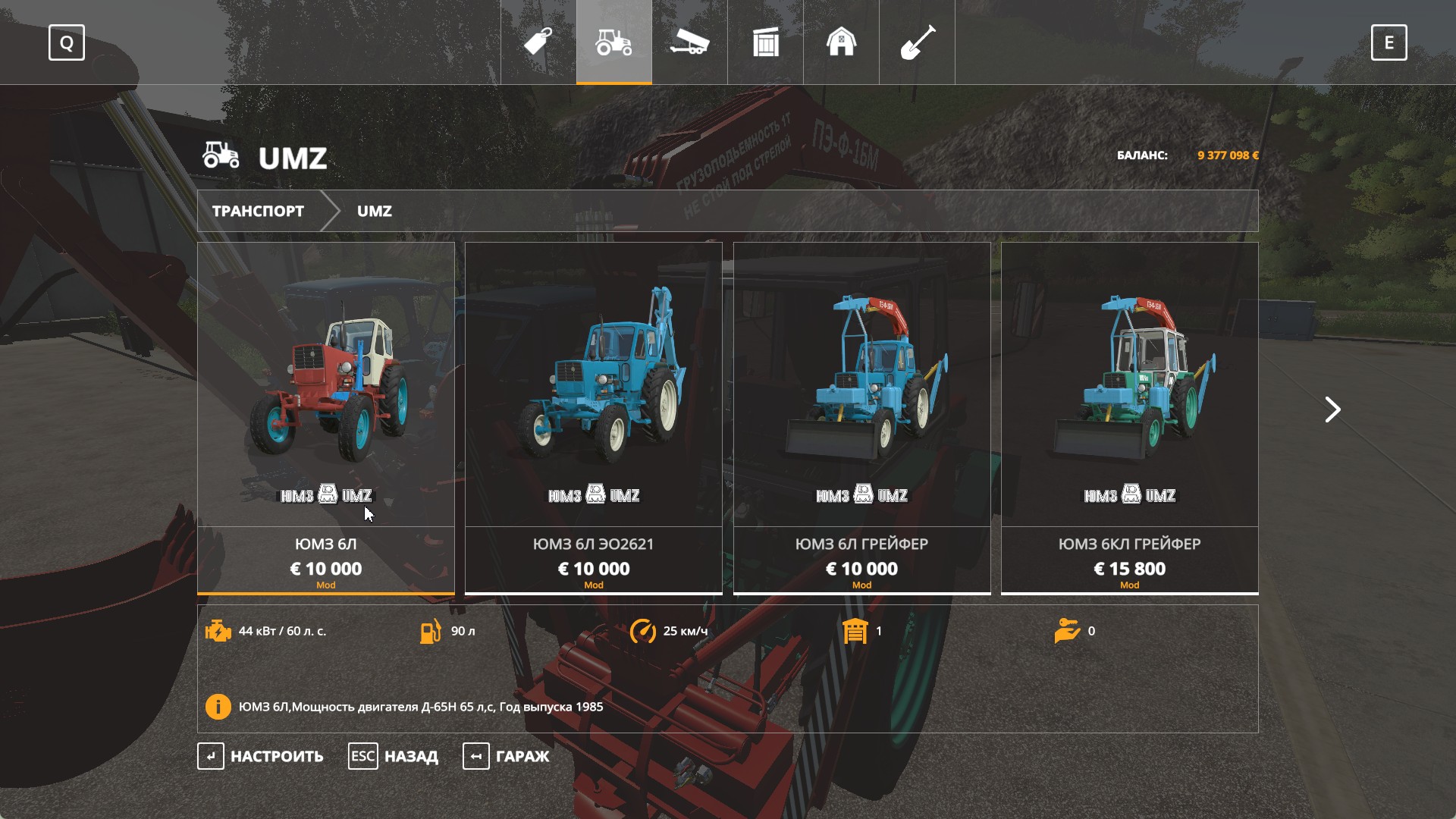Pick the ЮМЗ 6Л ГРЕЙФЕР card
This screenshot has width=1456, height=819.
click(x=861, y=417)
